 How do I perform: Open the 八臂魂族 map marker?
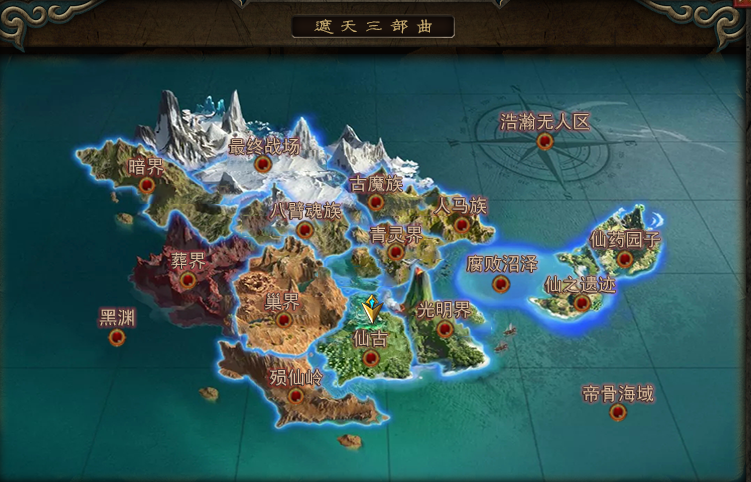(305, 229)
